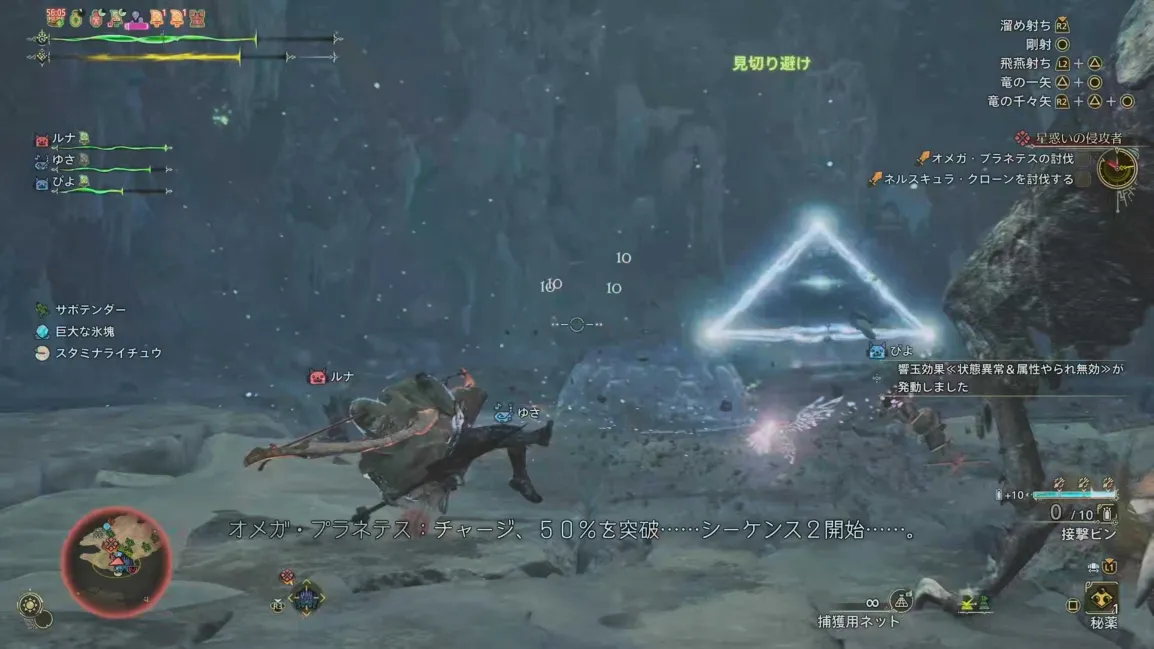
Task: Choose スタミナライチュウ in the environment list
Action: 108,353
